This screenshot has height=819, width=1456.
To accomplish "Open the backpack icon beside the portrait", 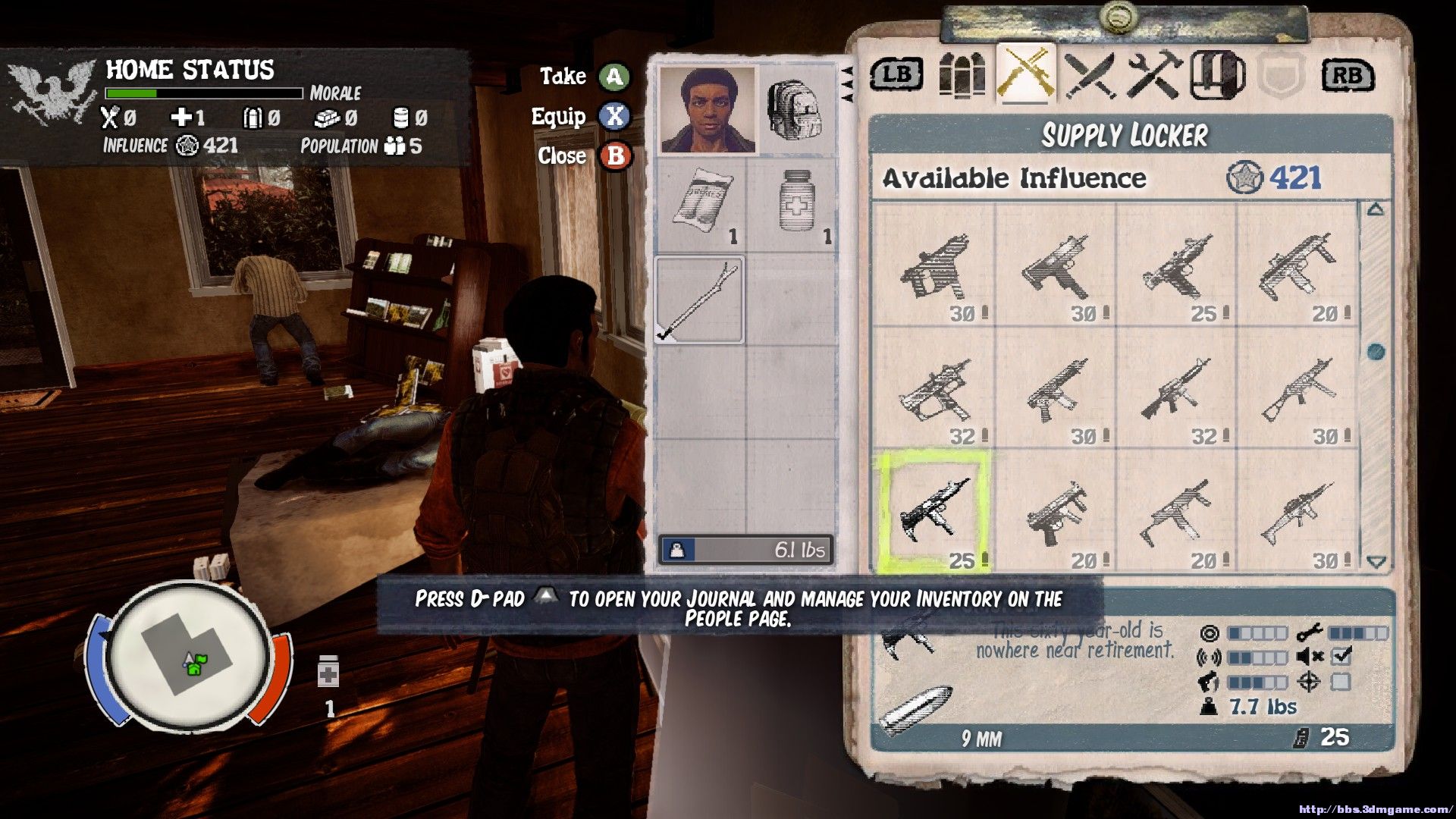I will 794,111.
